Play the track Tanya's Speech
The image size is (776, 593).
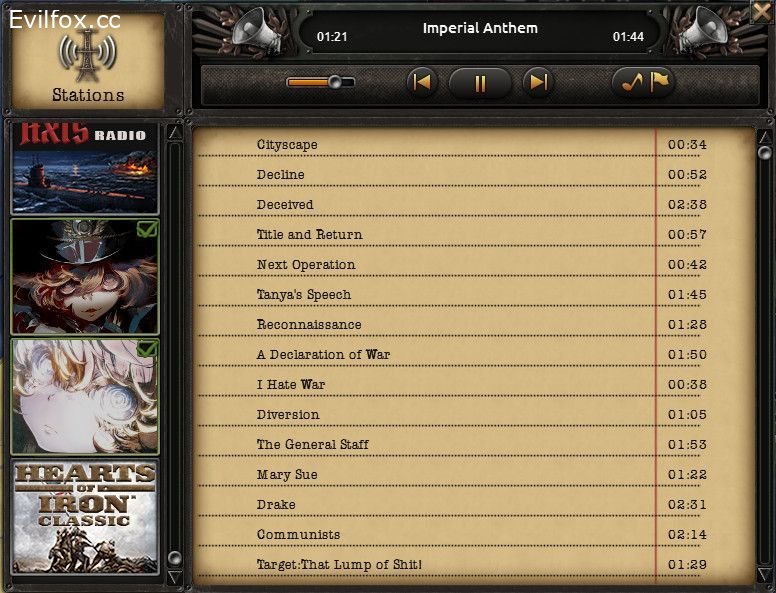(304, 295)
